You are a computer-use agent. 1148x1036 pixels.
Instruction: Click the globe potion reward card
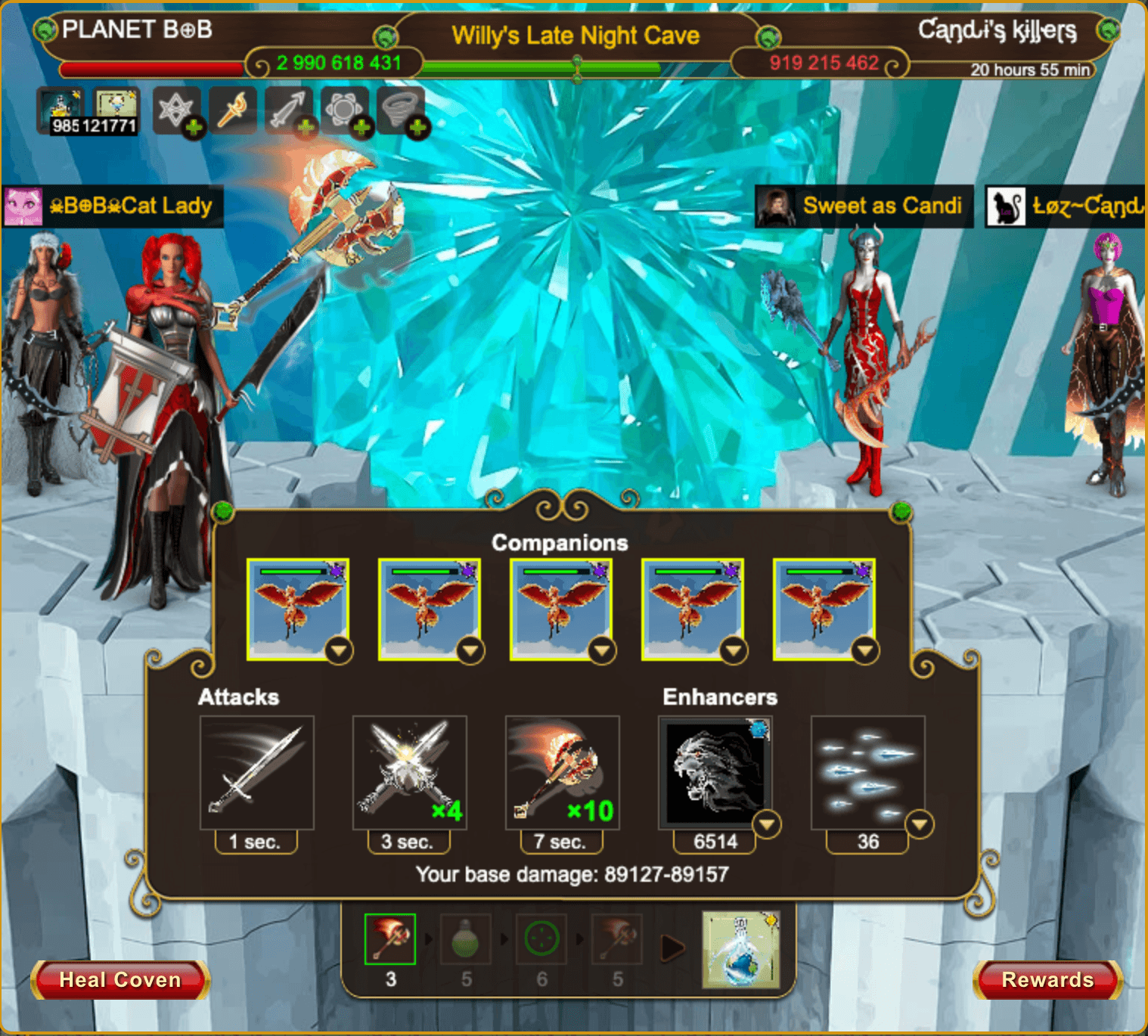(740, 950)
